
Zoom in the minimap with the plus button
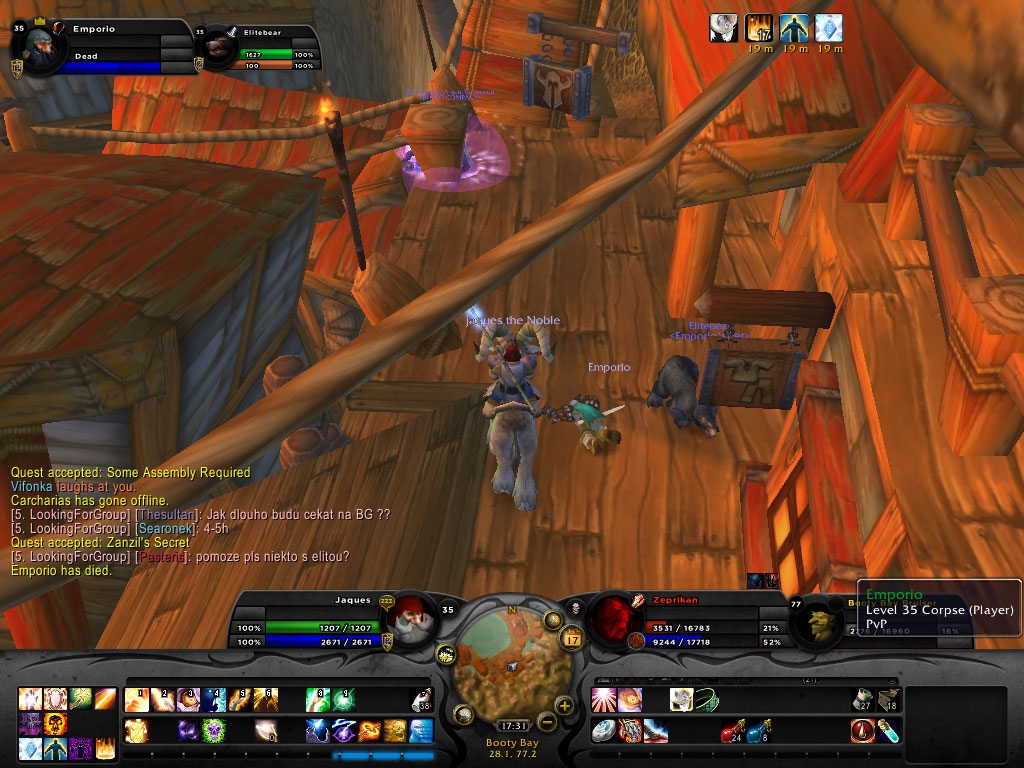(564, 706)
